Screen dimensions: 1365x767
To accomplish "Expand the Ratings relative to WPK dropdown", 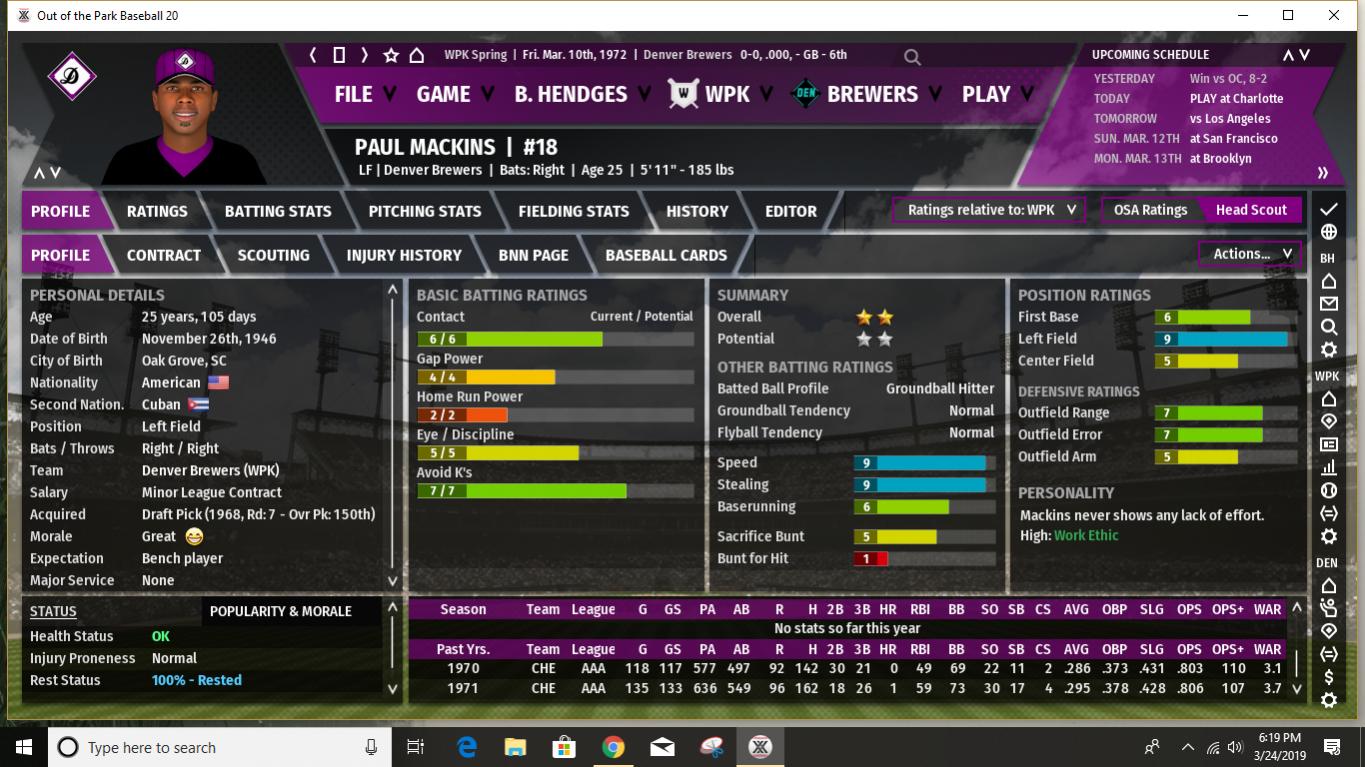I will click(989, 210).
